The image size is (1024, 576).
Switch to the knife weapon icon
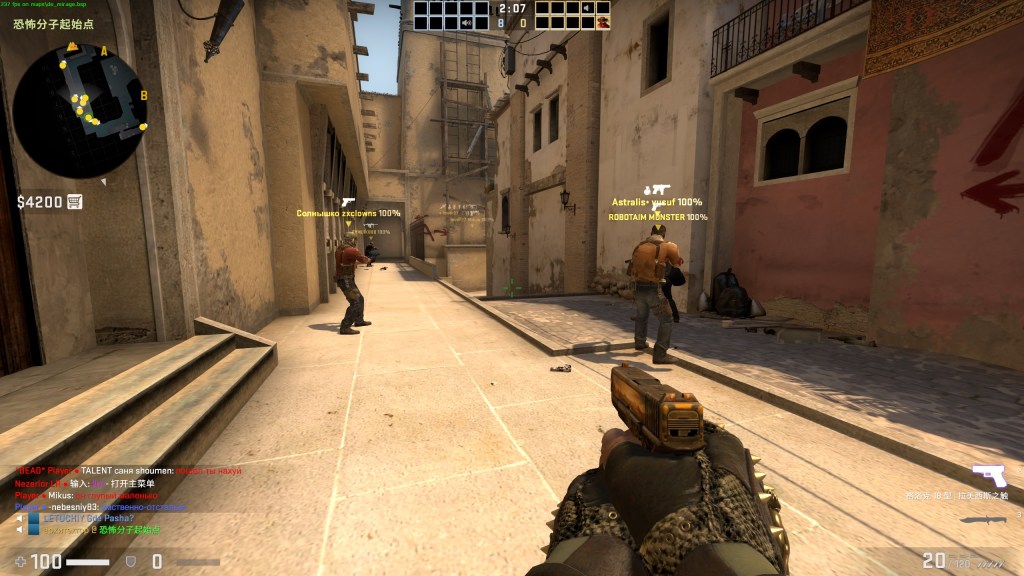tap(983, 520)
